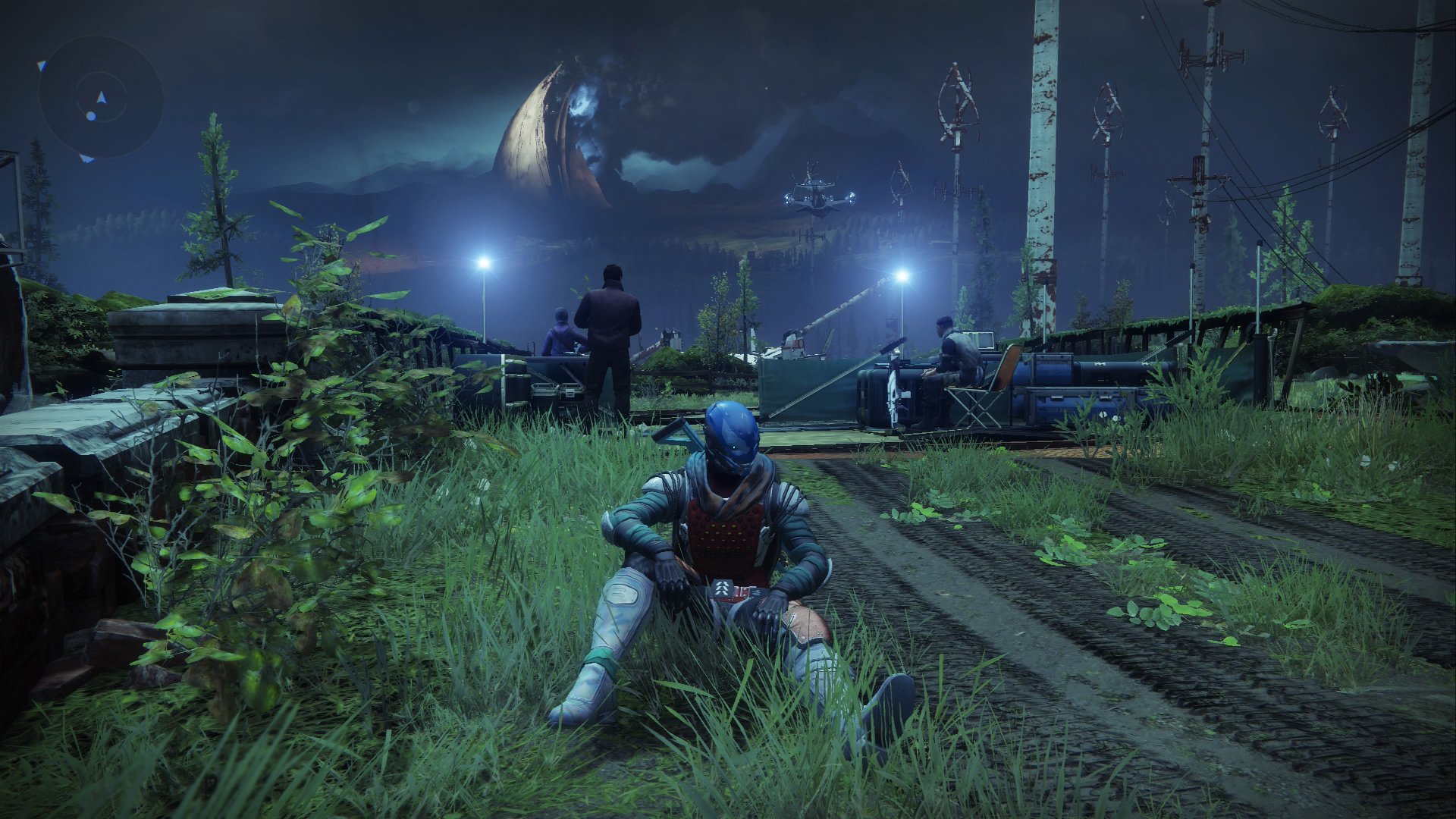This screenshot has height=819, width=1456.
Task: Click the circular radar minimap
Action: pyautogui.click(x=101, y=97)
